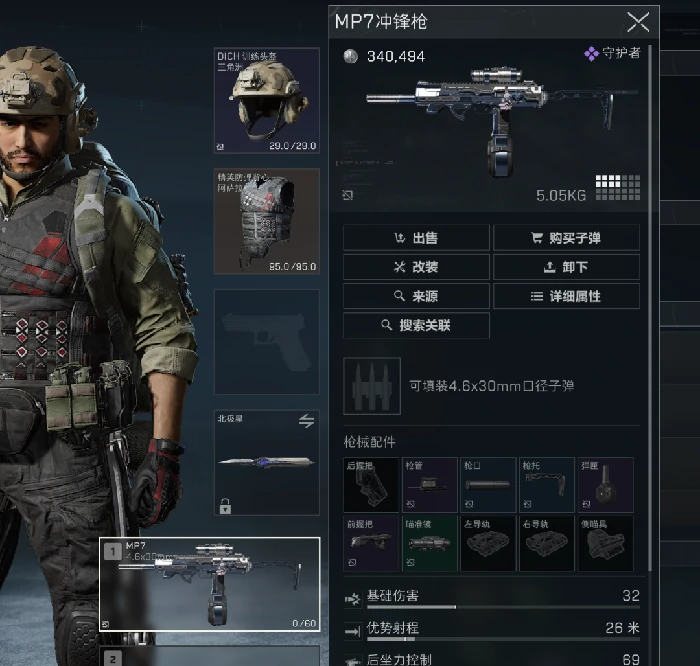Select the 枪托 stock attachment slot

(546, 485)
